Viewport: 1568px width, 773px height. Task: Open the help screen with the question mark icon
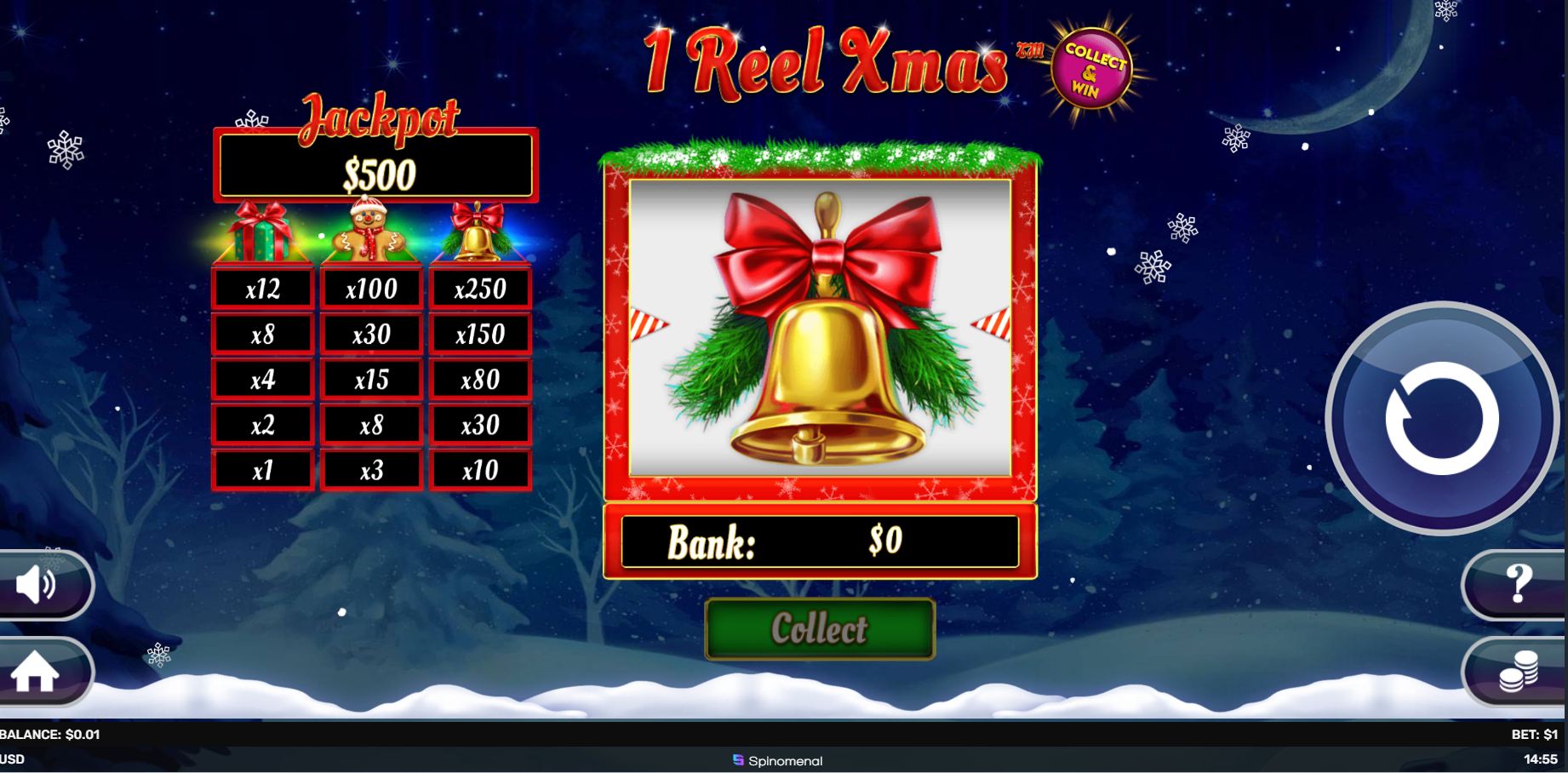coord(1518,583)
